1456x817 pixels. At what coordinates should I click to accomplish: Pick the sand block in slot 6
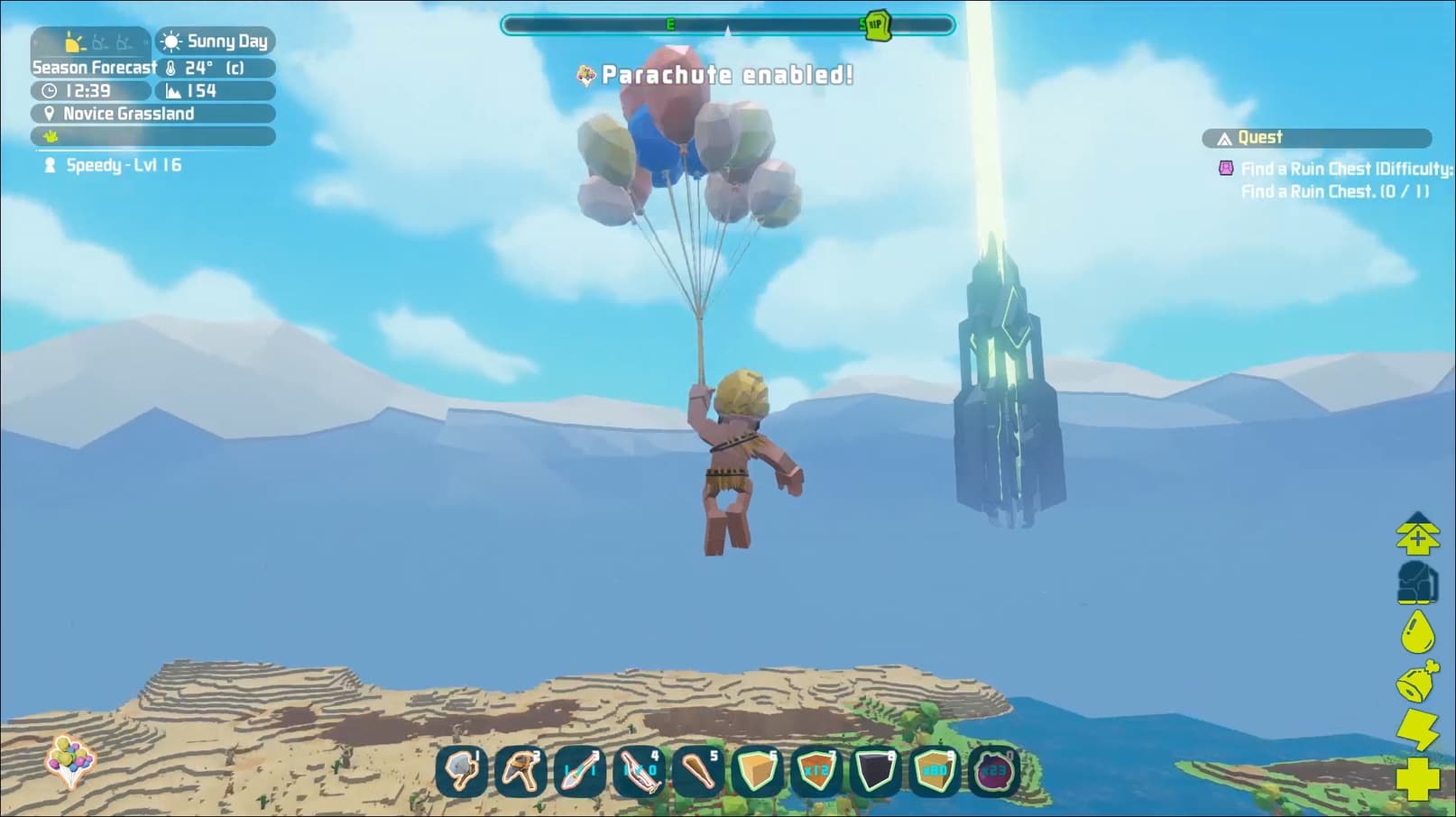point(757,771)
